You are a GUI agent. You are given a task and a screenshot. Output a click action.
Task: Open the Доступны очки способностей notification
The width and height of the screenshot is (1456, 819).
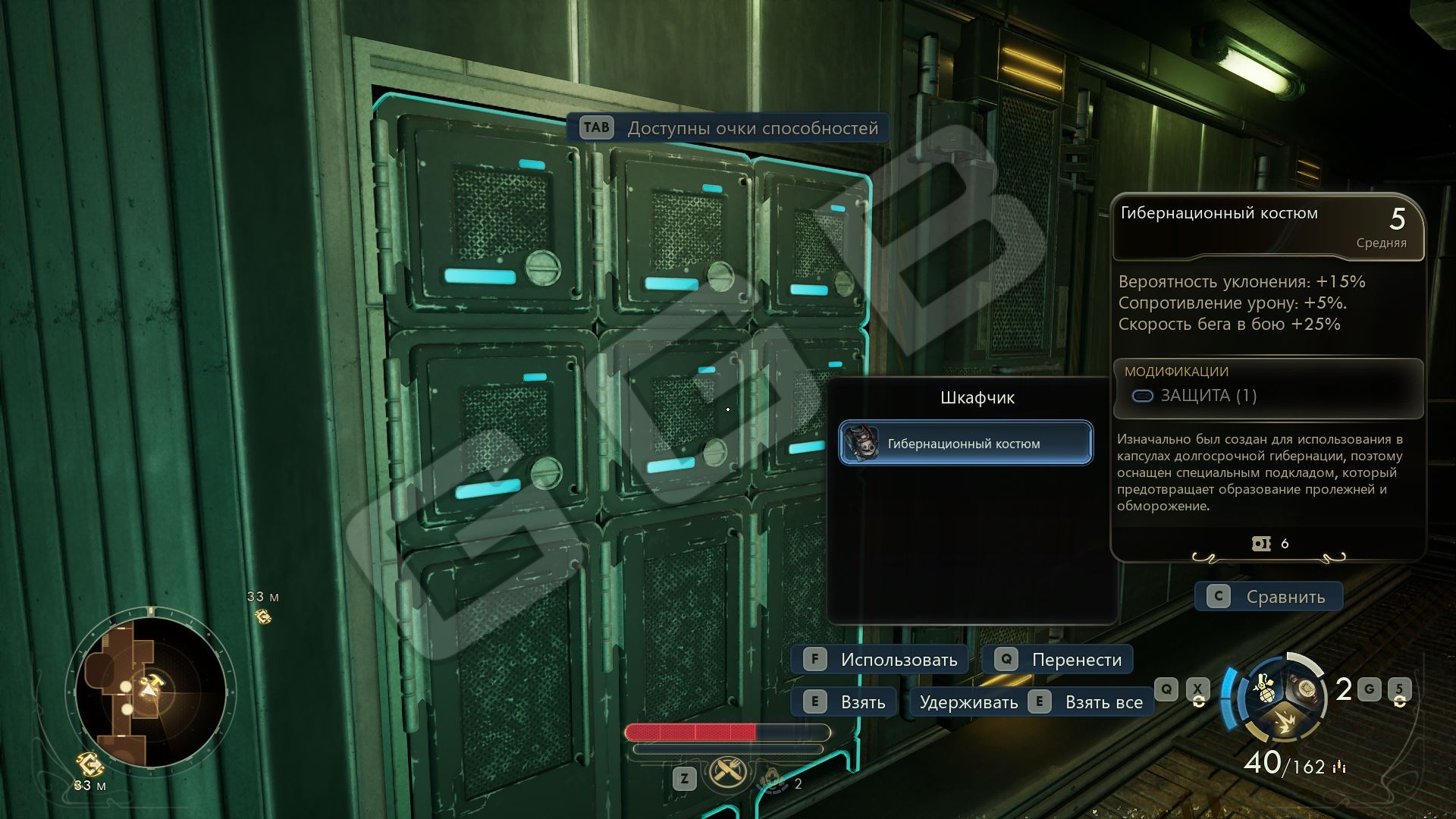click(x=729, y=128)
